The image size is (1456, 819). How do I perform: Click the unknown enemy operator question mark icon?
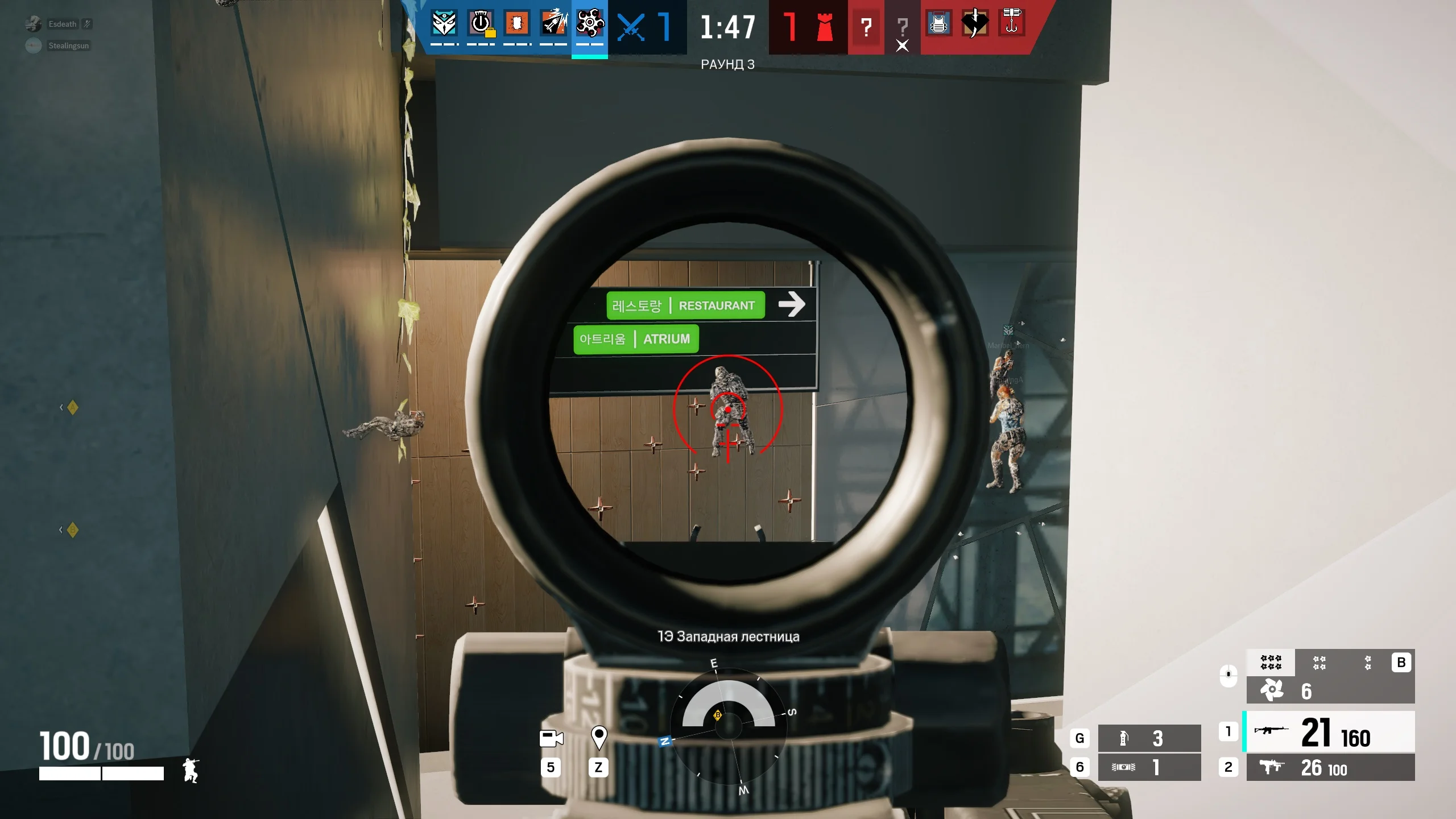tap(866, 27)
